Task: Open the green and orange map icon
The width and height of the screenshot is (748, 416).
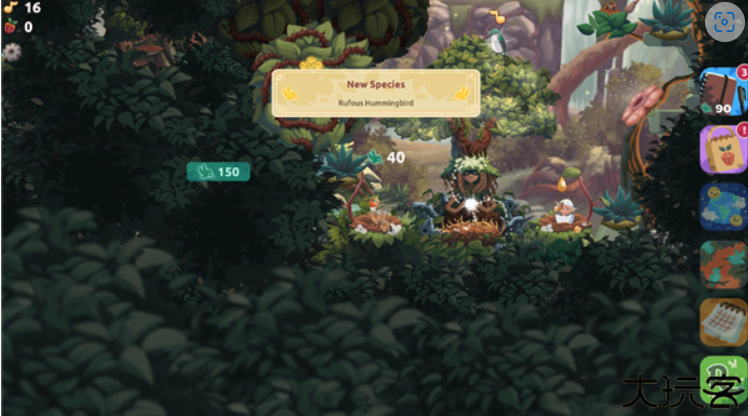Action: [x=720, y=264]
